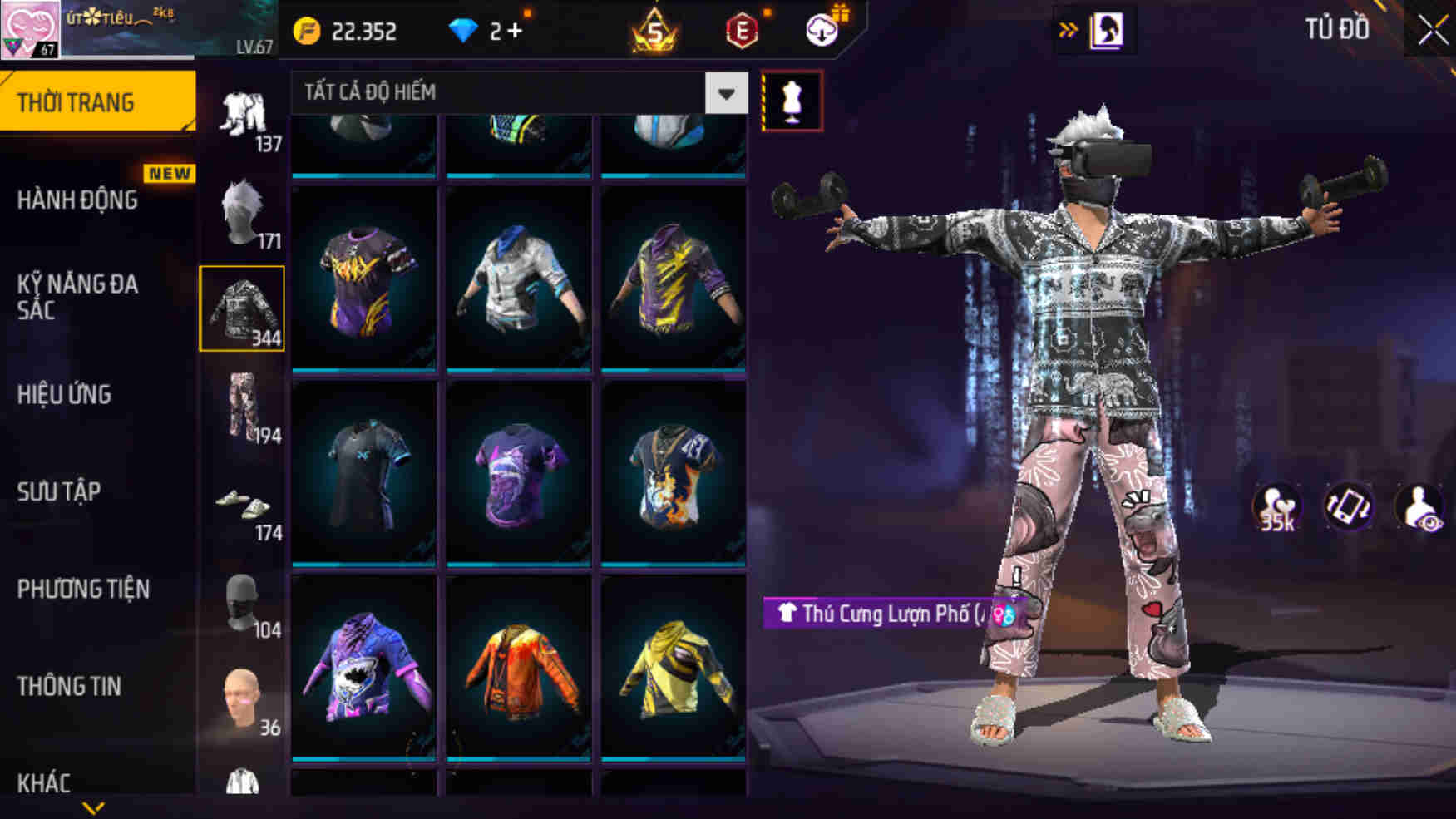Switch to the HÀNH ĐỘNG tab

pos(79,201)
